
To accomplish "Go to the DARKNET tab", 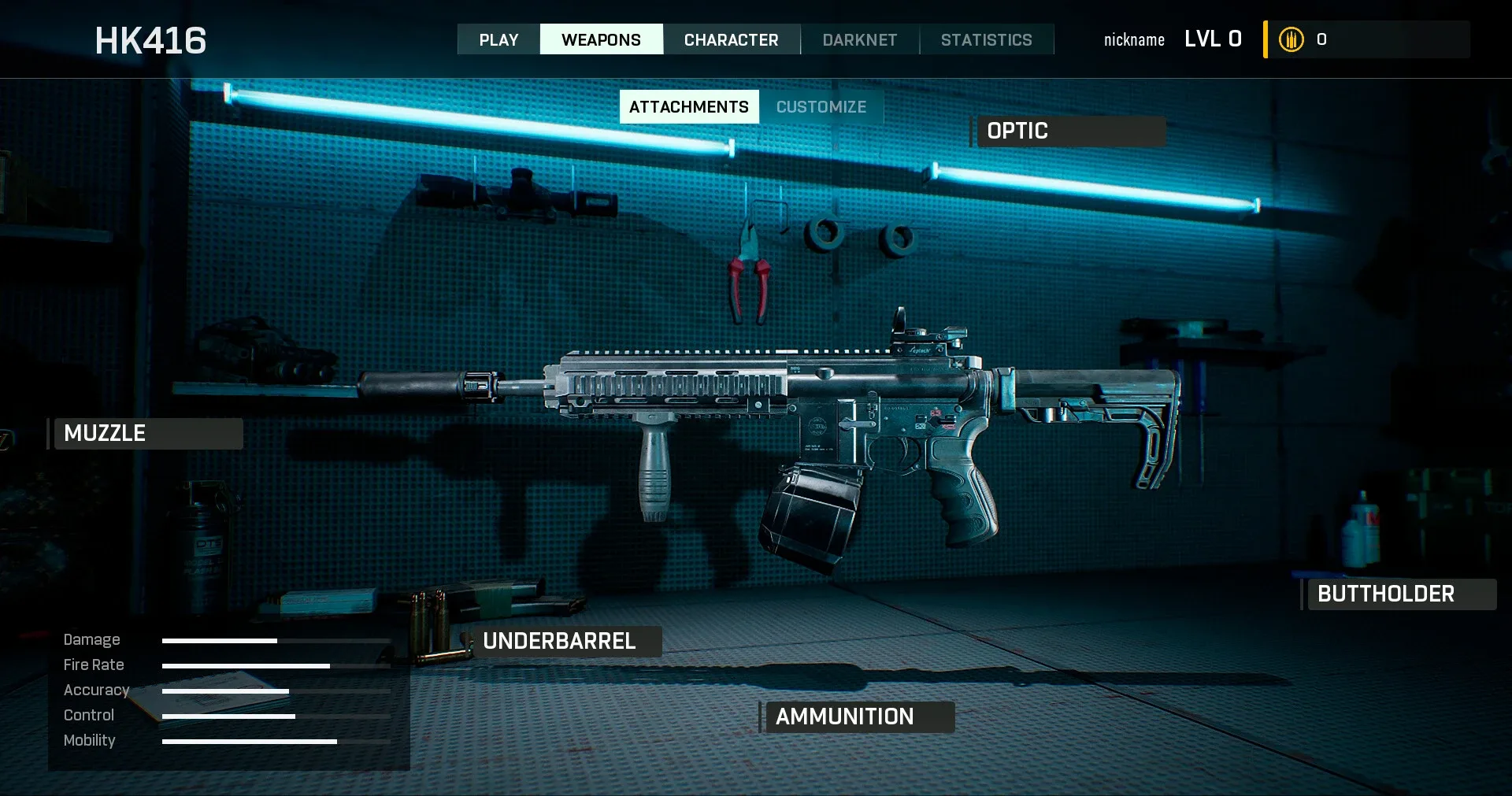I will [x=859, y=39].
